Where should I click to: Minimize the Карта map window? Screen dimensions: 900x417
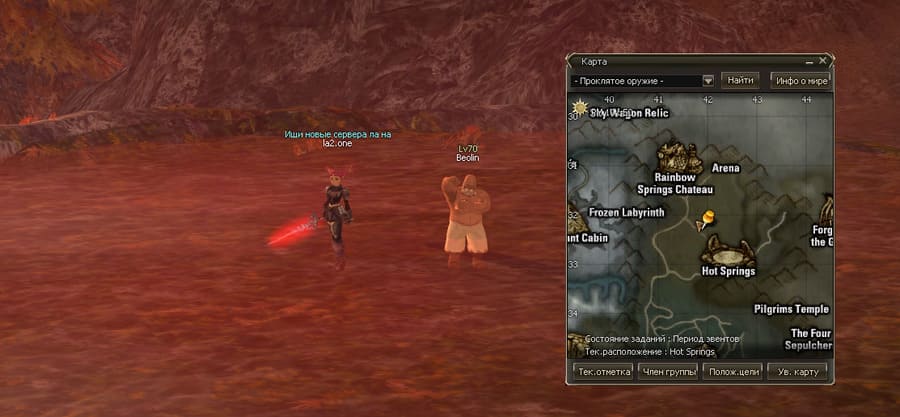coord(810,61)
